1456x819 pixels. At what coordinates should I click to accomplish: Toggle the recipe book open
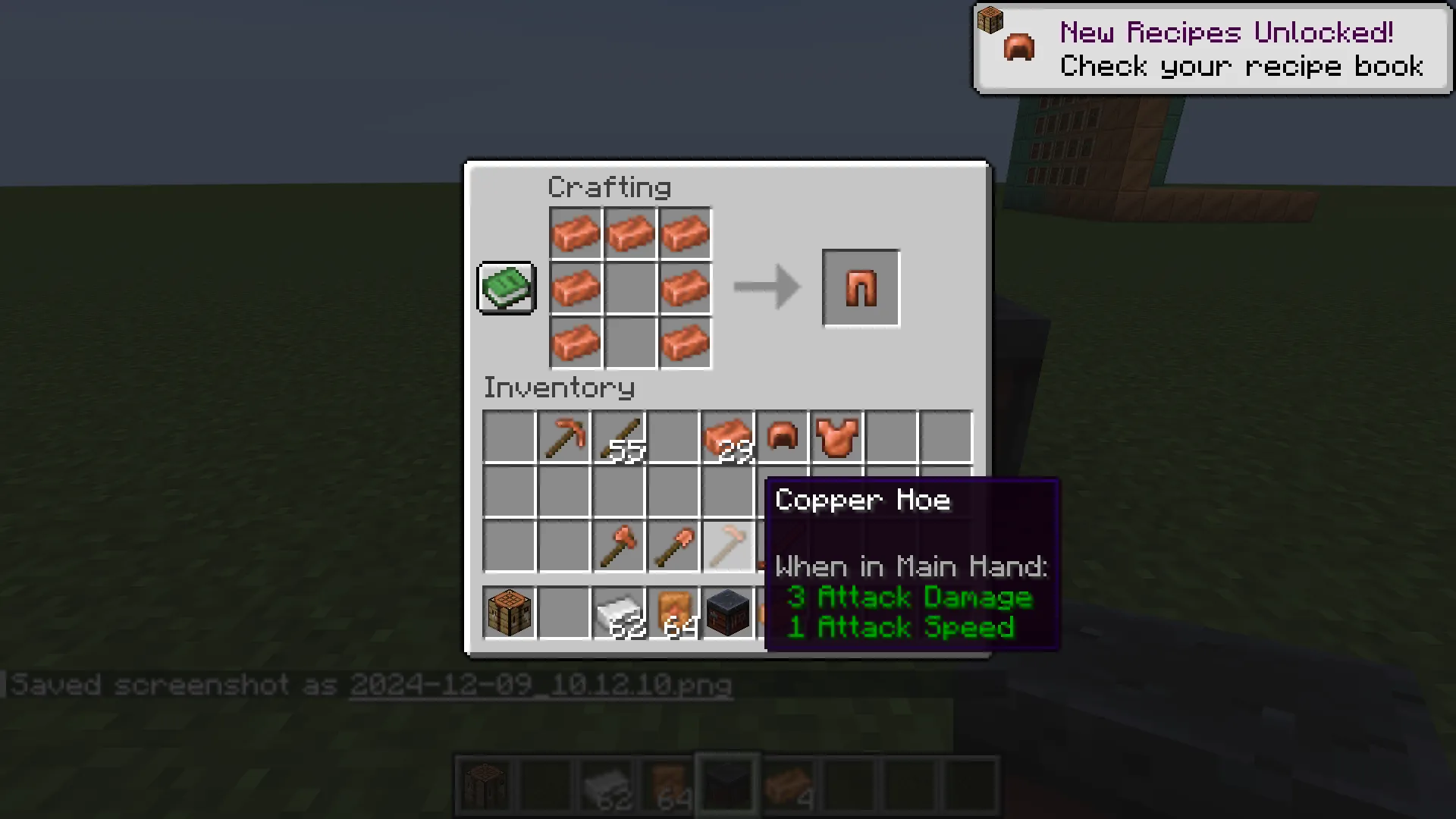click(x=506, y=288)
